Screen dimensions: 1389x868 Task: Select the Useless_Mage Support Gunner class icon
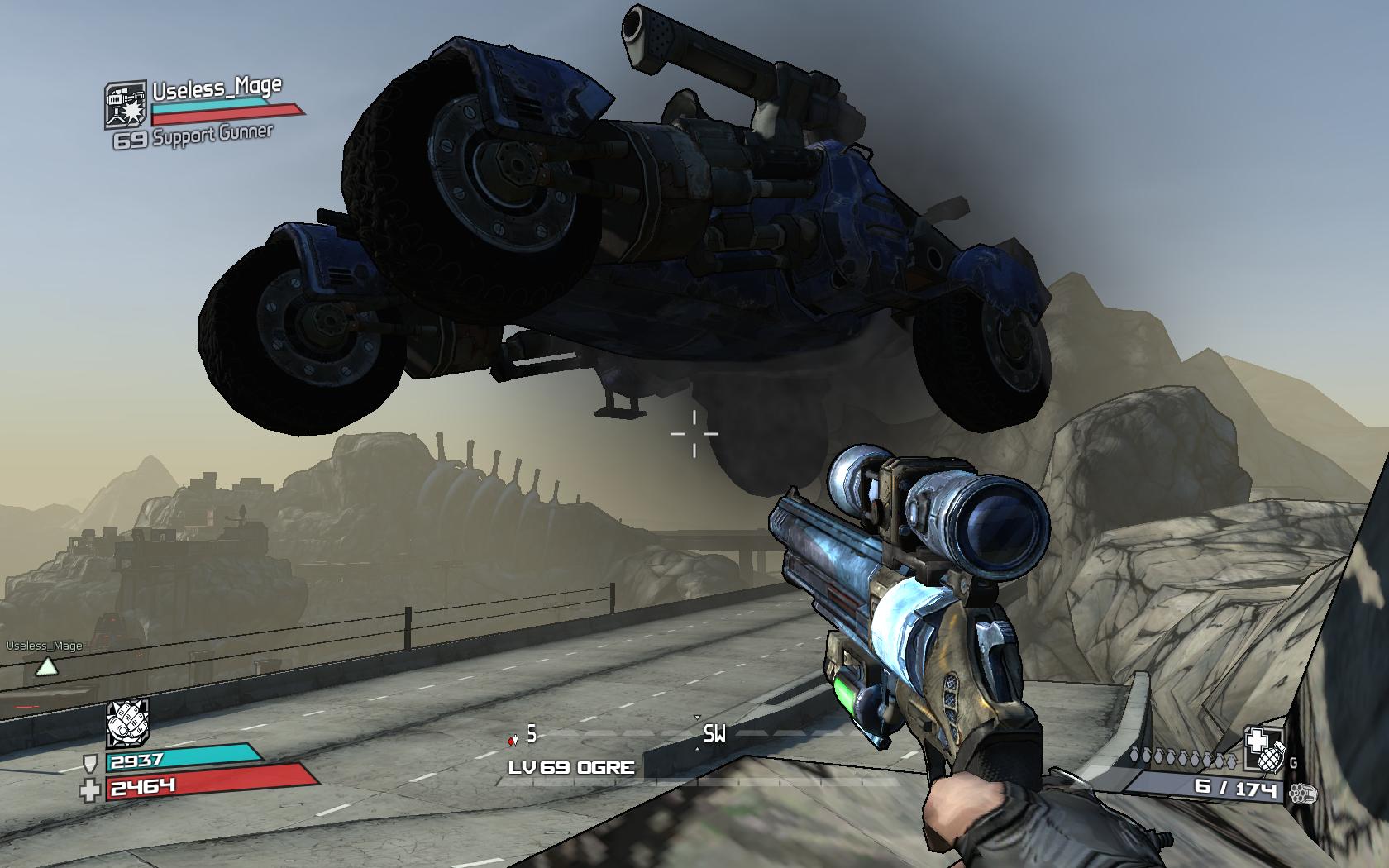(126, 105)
